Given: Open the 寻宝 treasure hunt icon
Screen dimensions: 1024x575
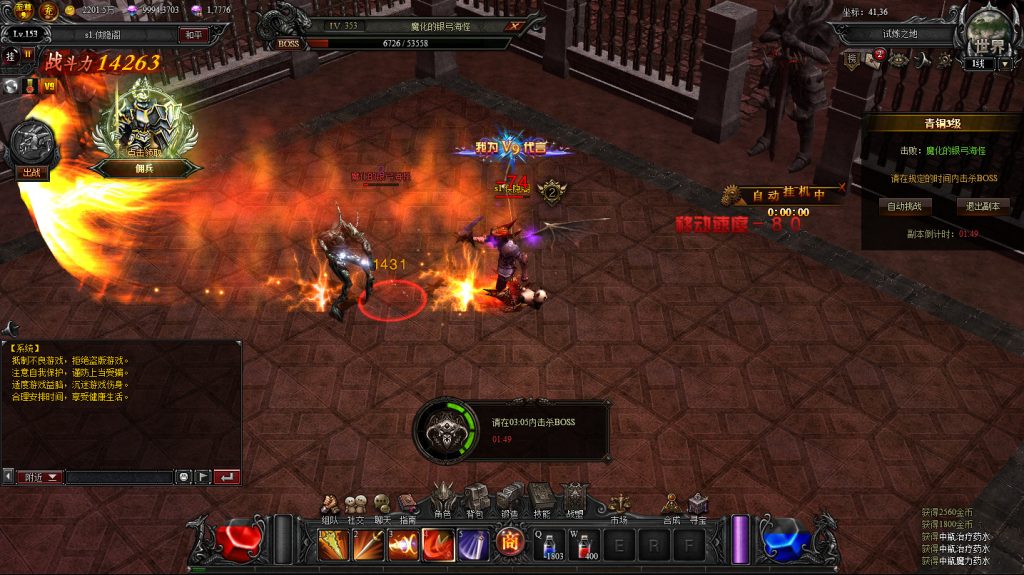Looking at the screenshot, I should tap(697, 506).
